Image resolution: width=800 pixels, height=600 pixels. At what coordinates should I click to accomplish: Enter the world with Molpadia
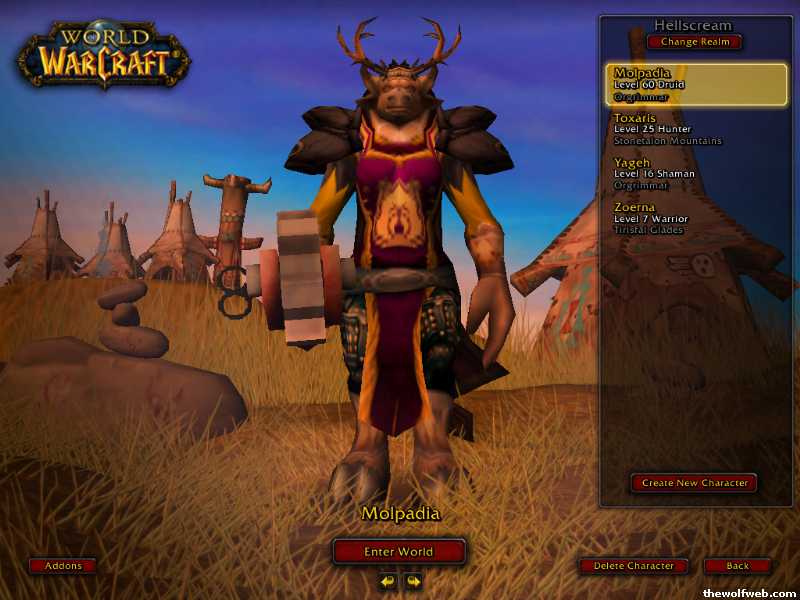(x=399, y=551)
